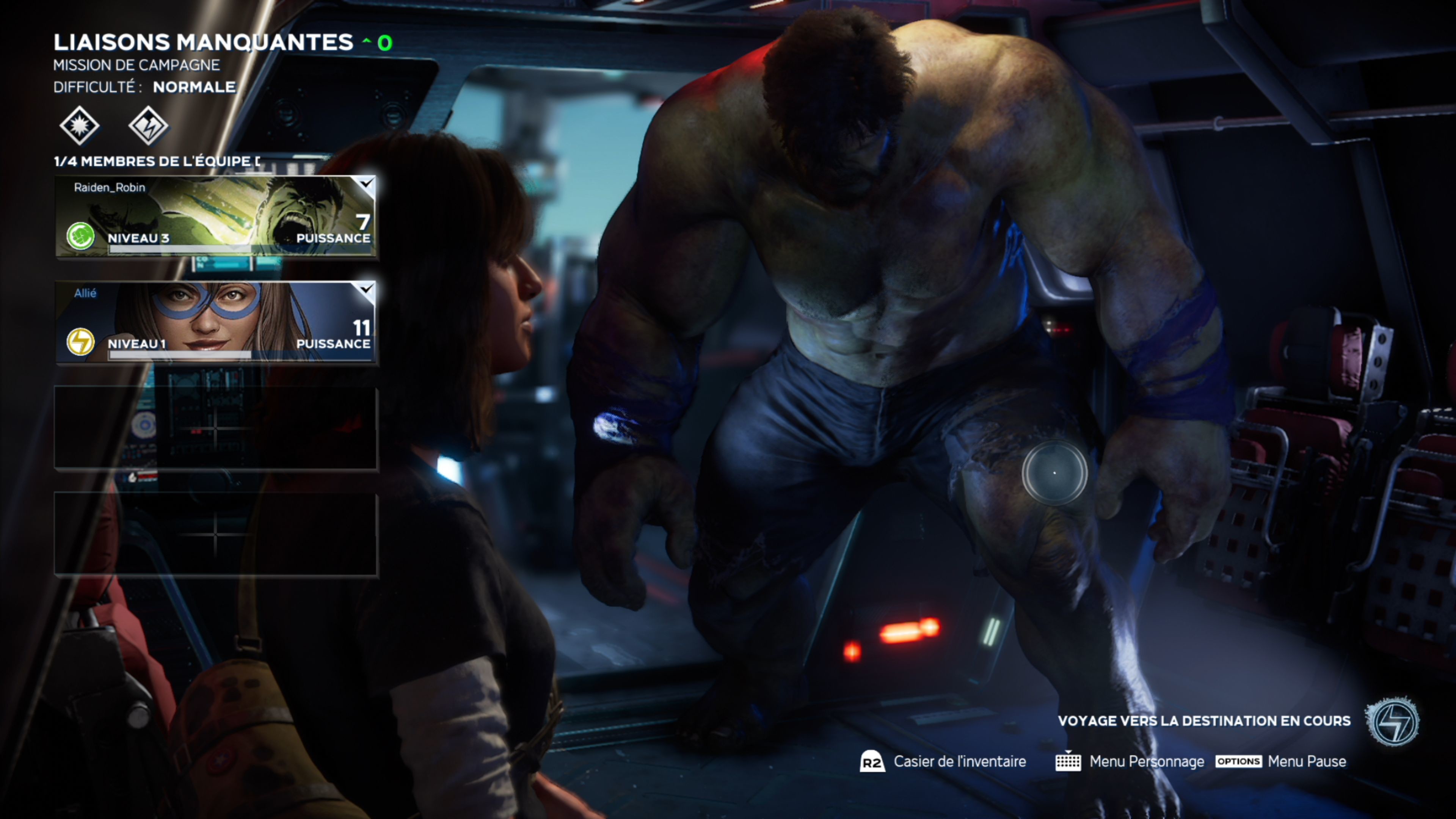This screenshot has width=1456, height=819.
Task: Open the Menu Pause
Action: (1281, 762)
